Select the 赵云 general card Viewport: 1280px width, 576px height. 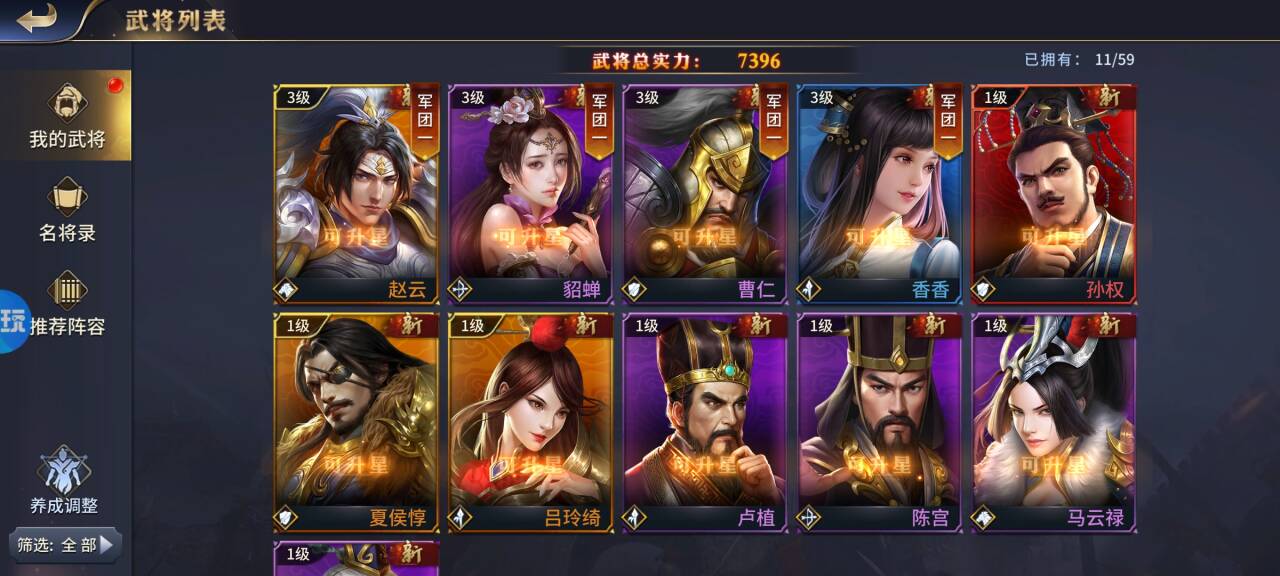tap(356, 194)
